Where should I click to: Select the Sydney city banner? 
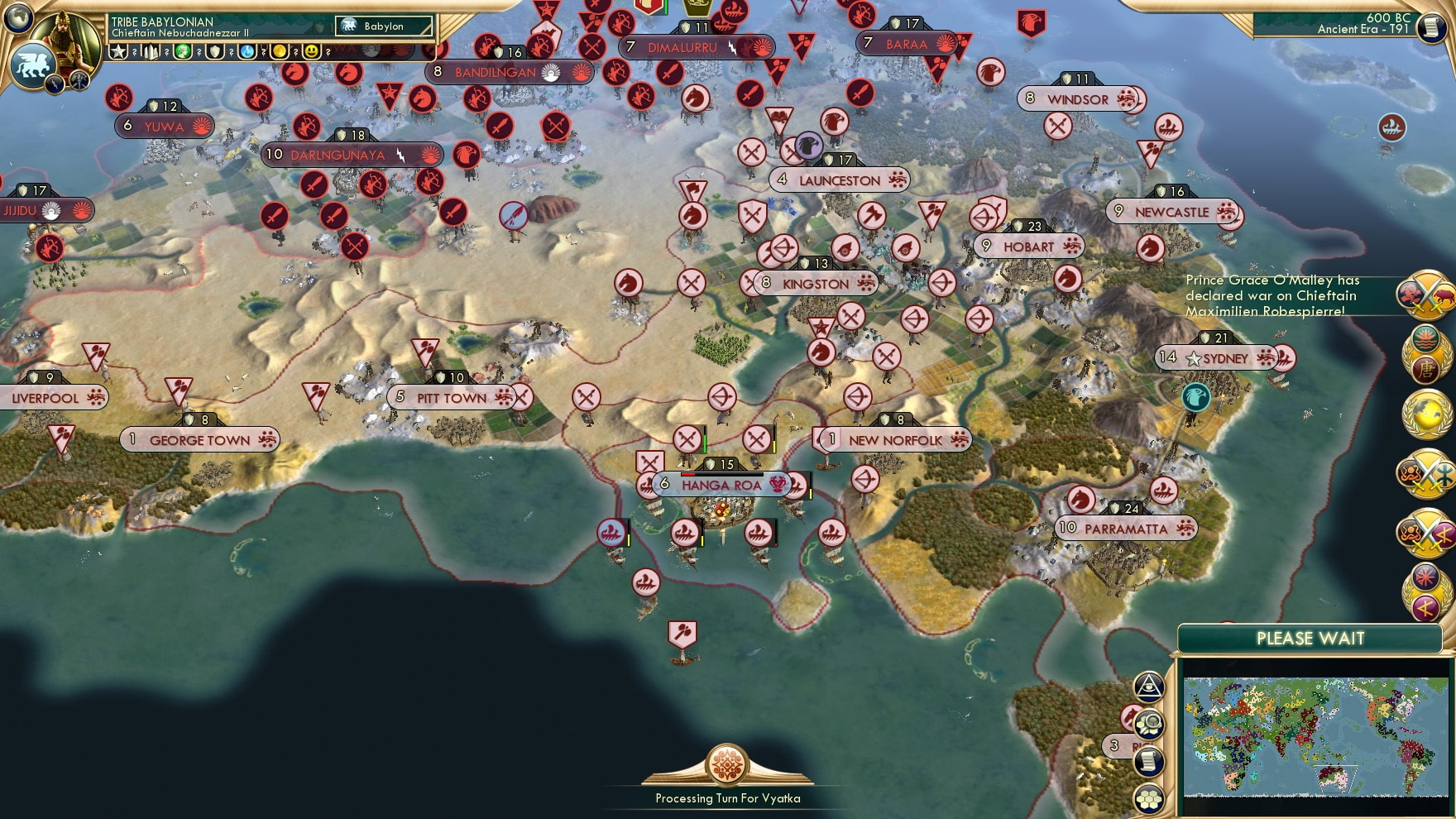click(x=1219, y=359)
